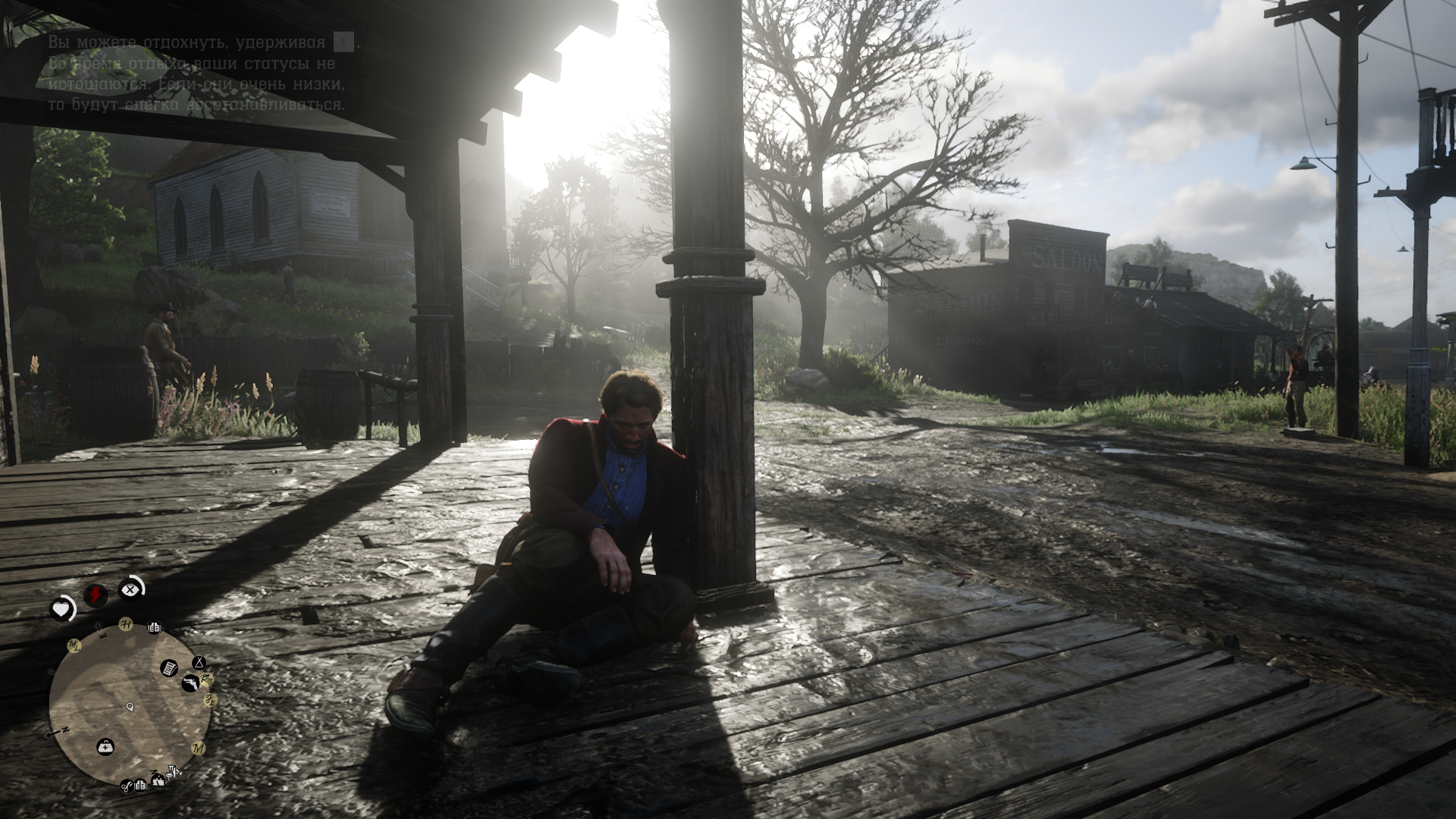Select the saloon marker beside the barber scissors

tap(141, 786)
